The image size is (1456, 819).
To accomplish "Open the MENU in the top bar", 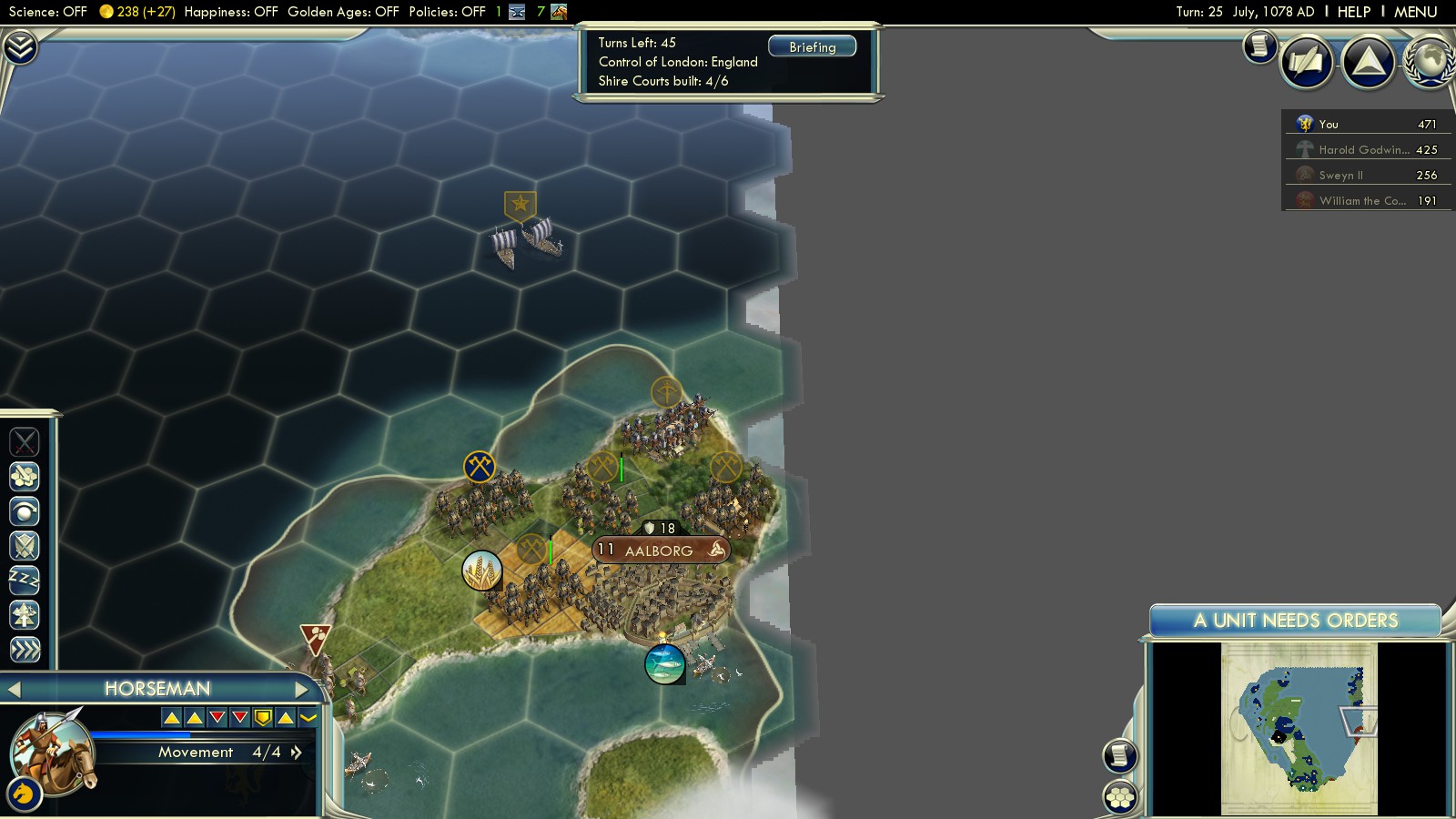I will [x=1415, y=12].
